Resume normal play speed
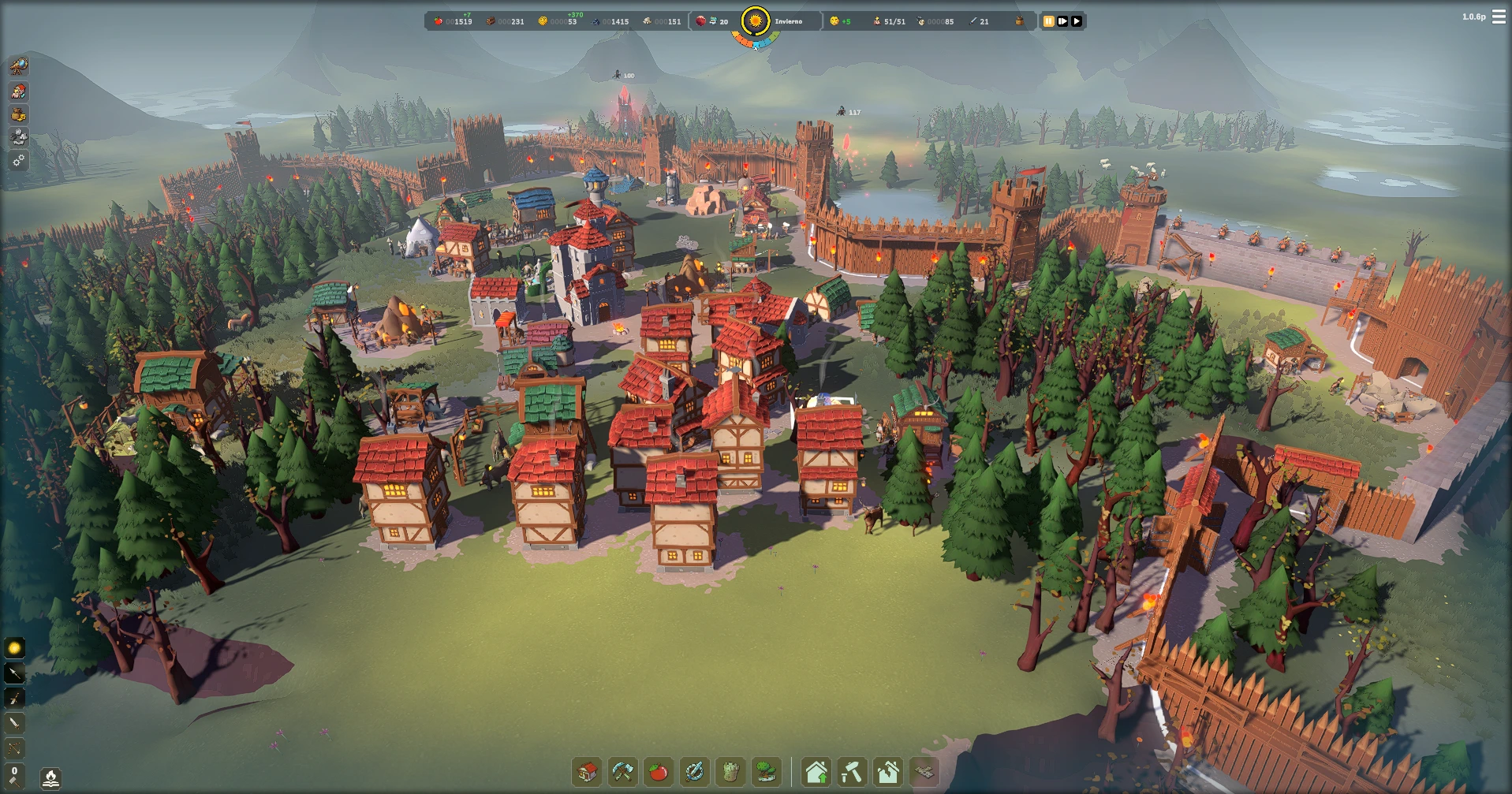 pos(1077,21)
